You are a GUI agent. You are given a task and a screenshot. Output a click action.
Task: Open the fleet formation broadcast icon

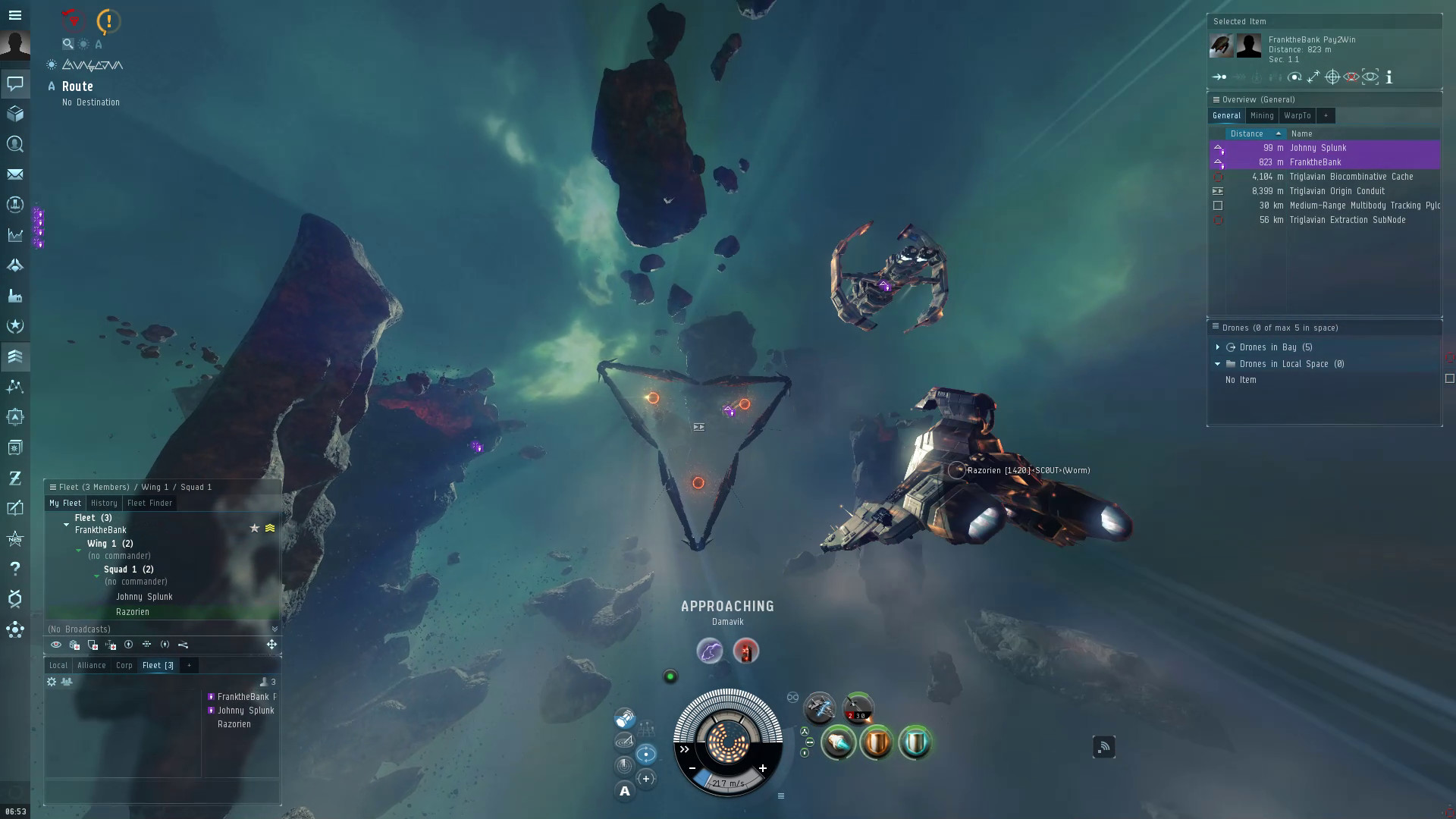click(147, 644)
